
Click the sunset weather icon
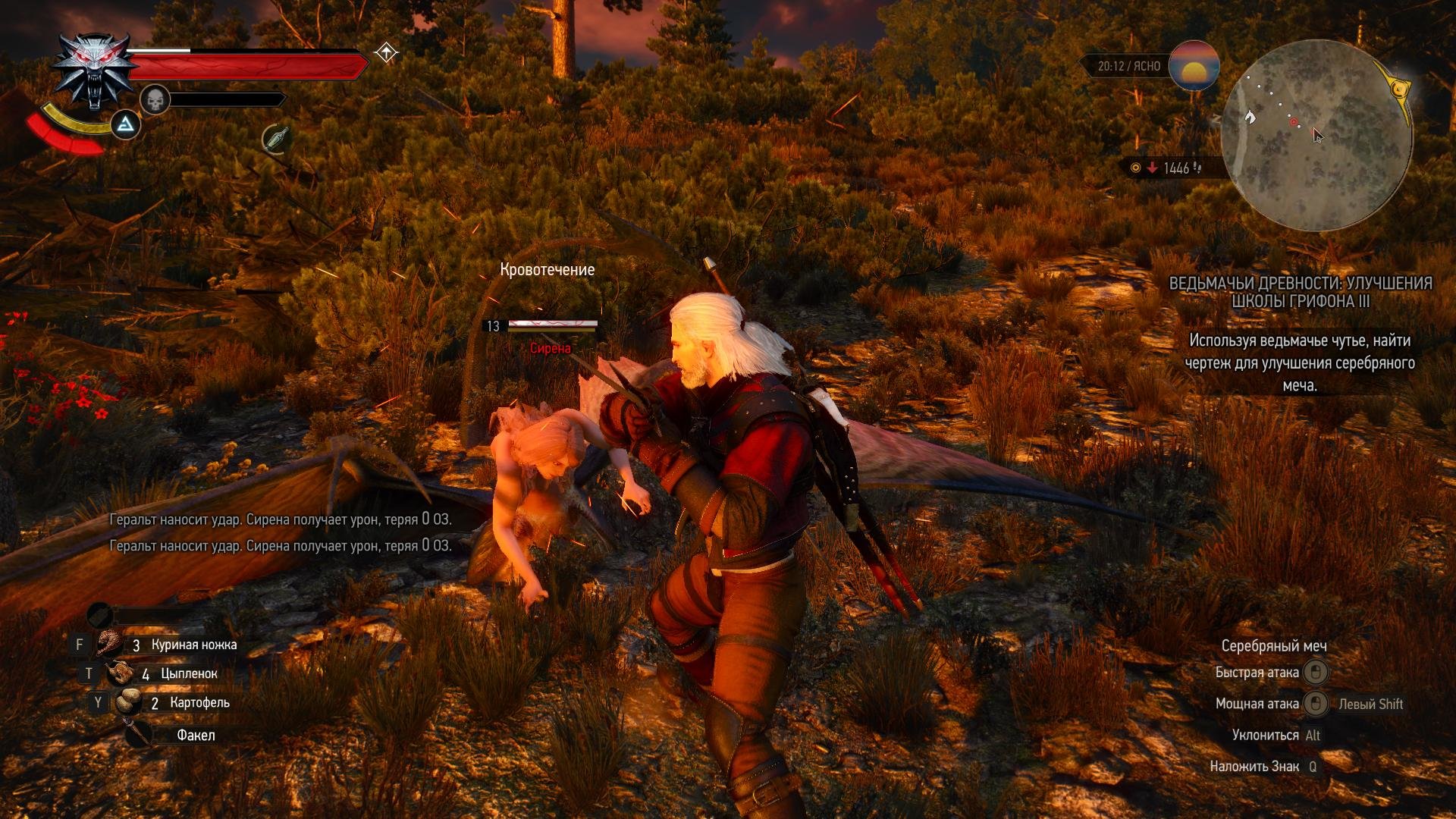(x=1194, y=67)
